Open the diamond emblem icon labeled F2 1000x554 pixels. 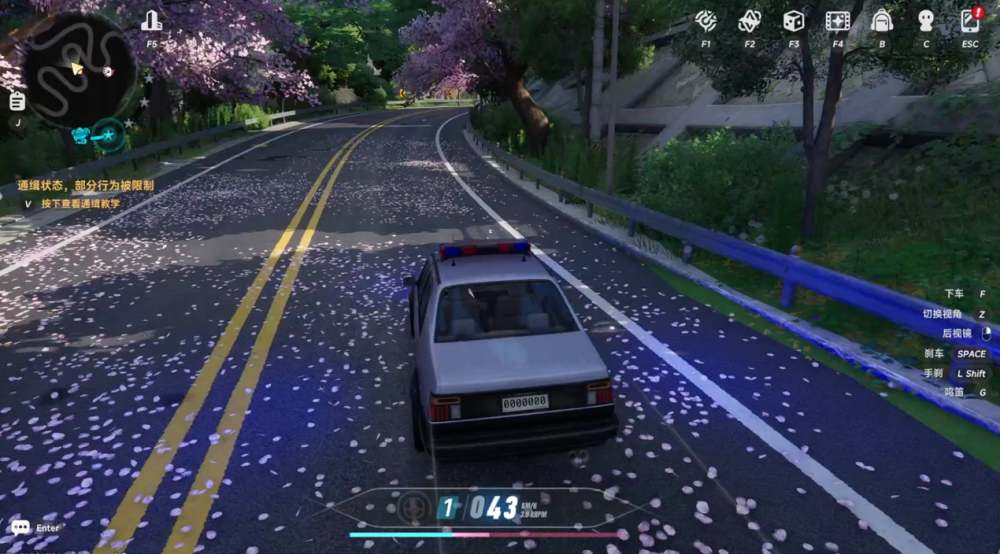pos(750,21)
